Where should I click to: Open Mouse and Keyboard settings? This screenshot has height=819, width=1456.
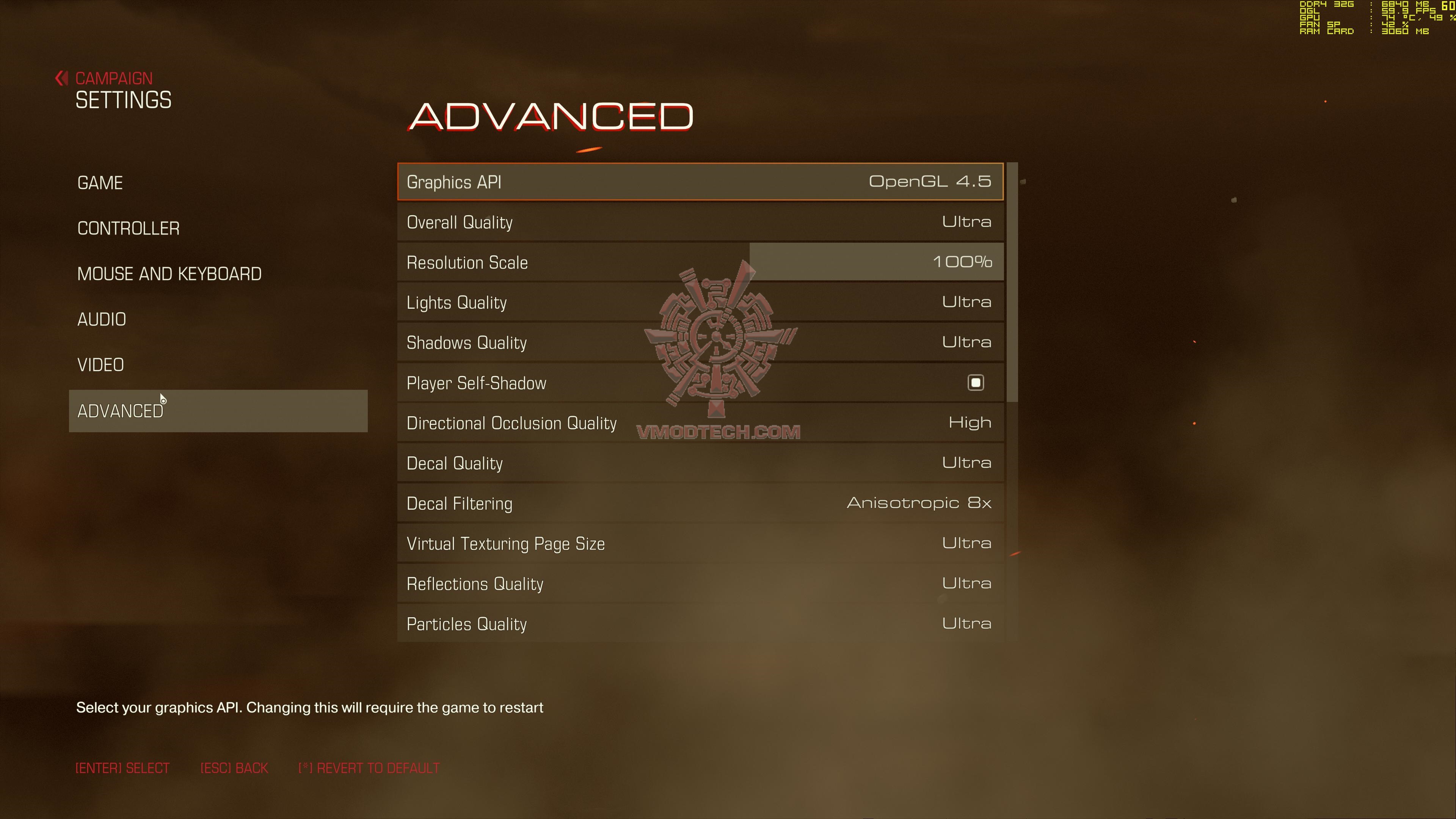click(x=169, y=274)
